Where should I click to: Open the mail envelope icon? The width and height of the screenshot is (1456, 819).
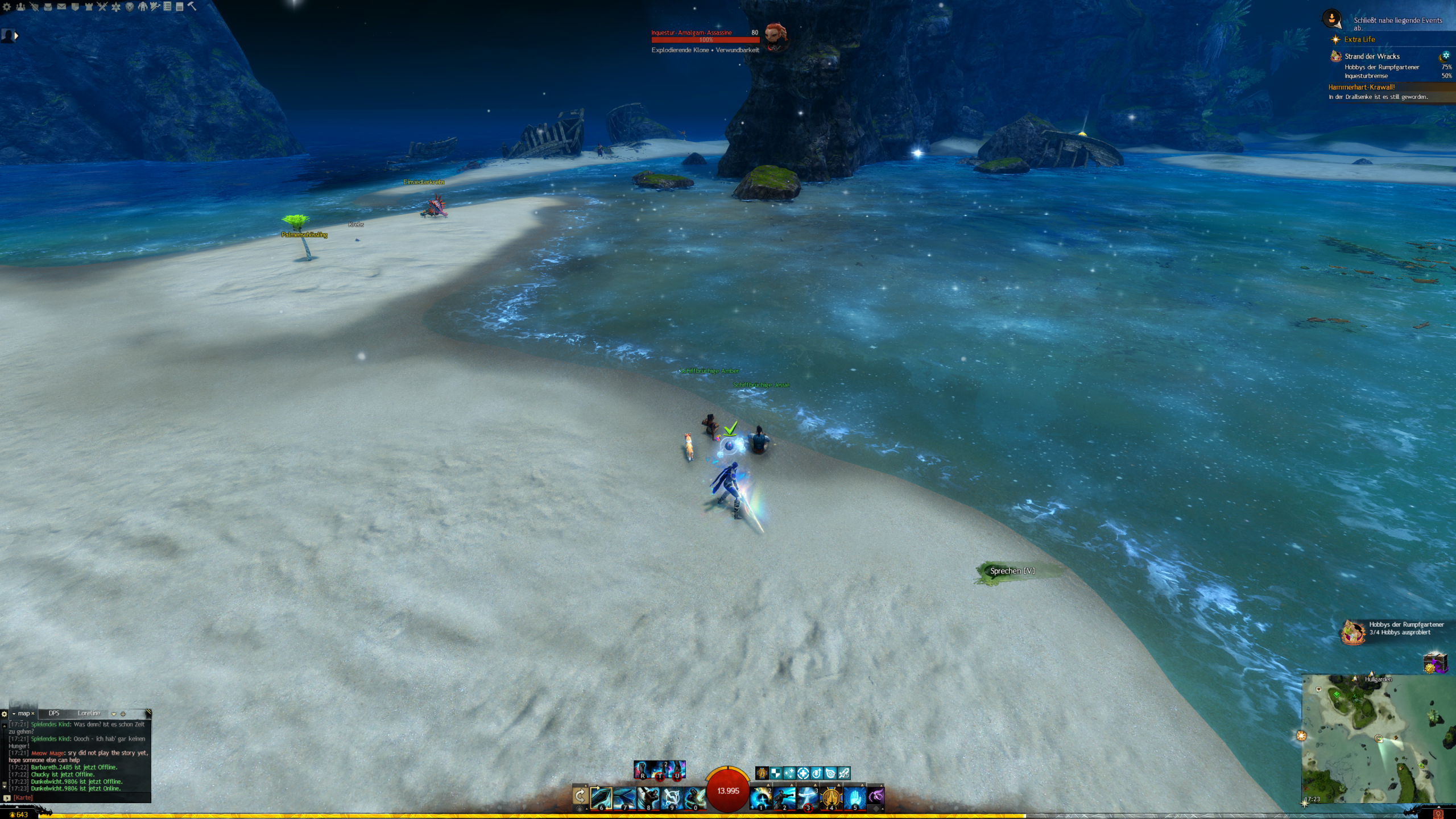(x=61, y=7)
